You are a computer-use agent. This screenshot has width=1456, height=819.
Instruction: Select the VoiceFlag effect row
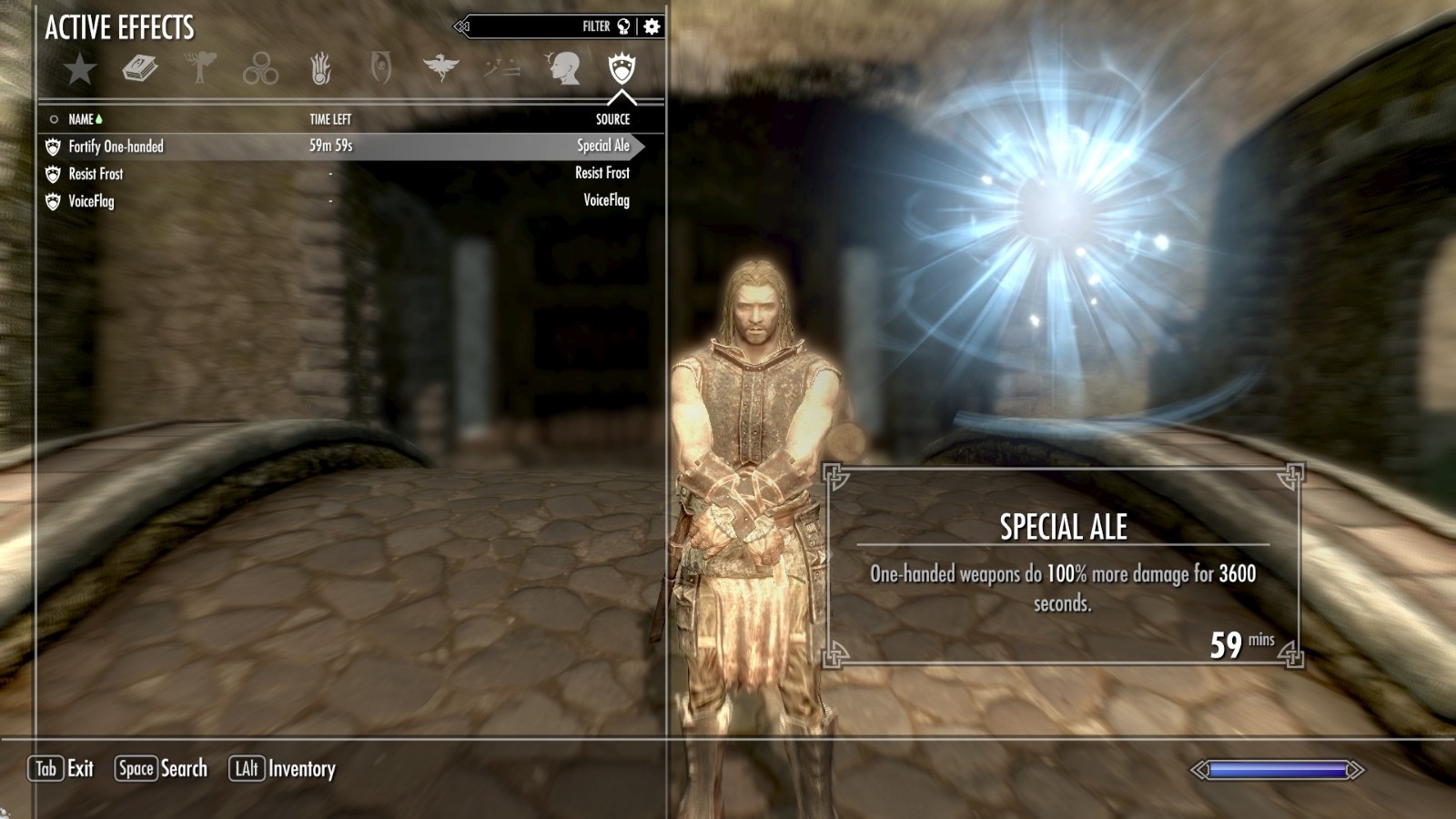337,201
